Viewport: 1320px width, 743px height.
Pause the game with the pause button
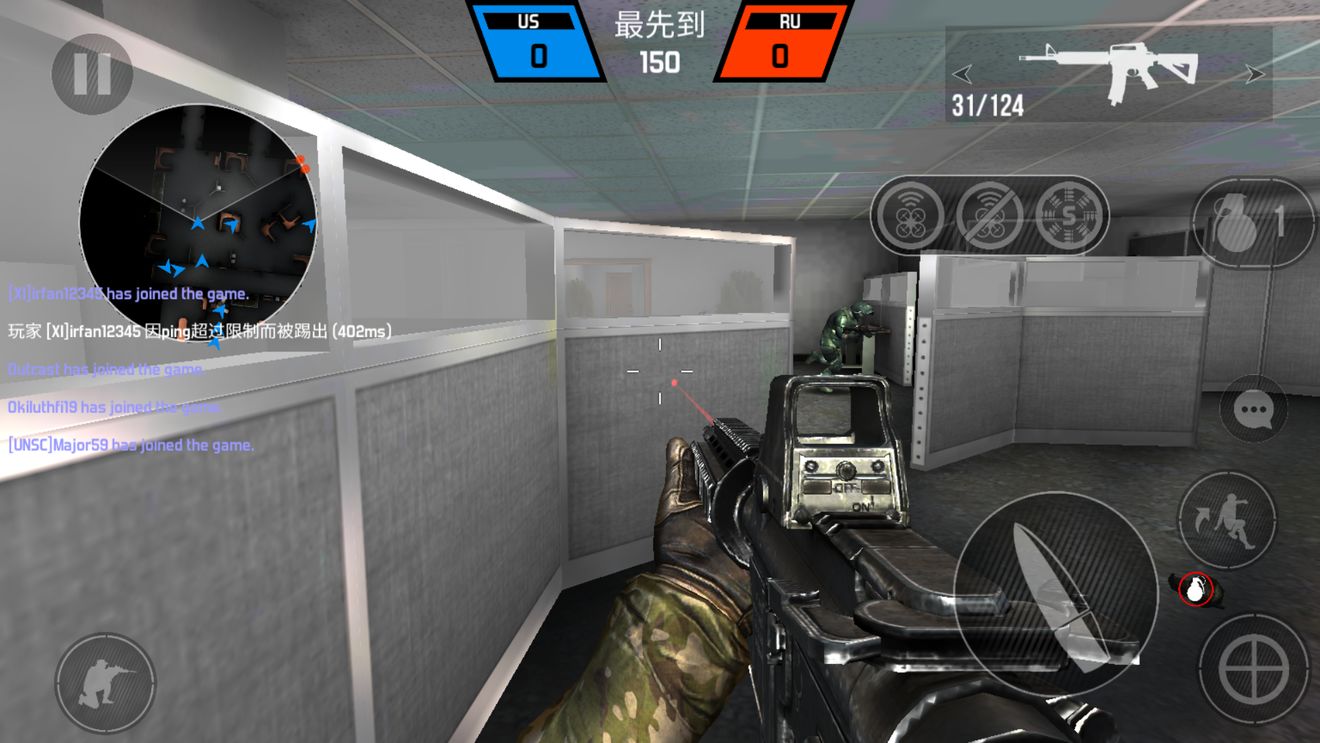[x=92, y=72]
